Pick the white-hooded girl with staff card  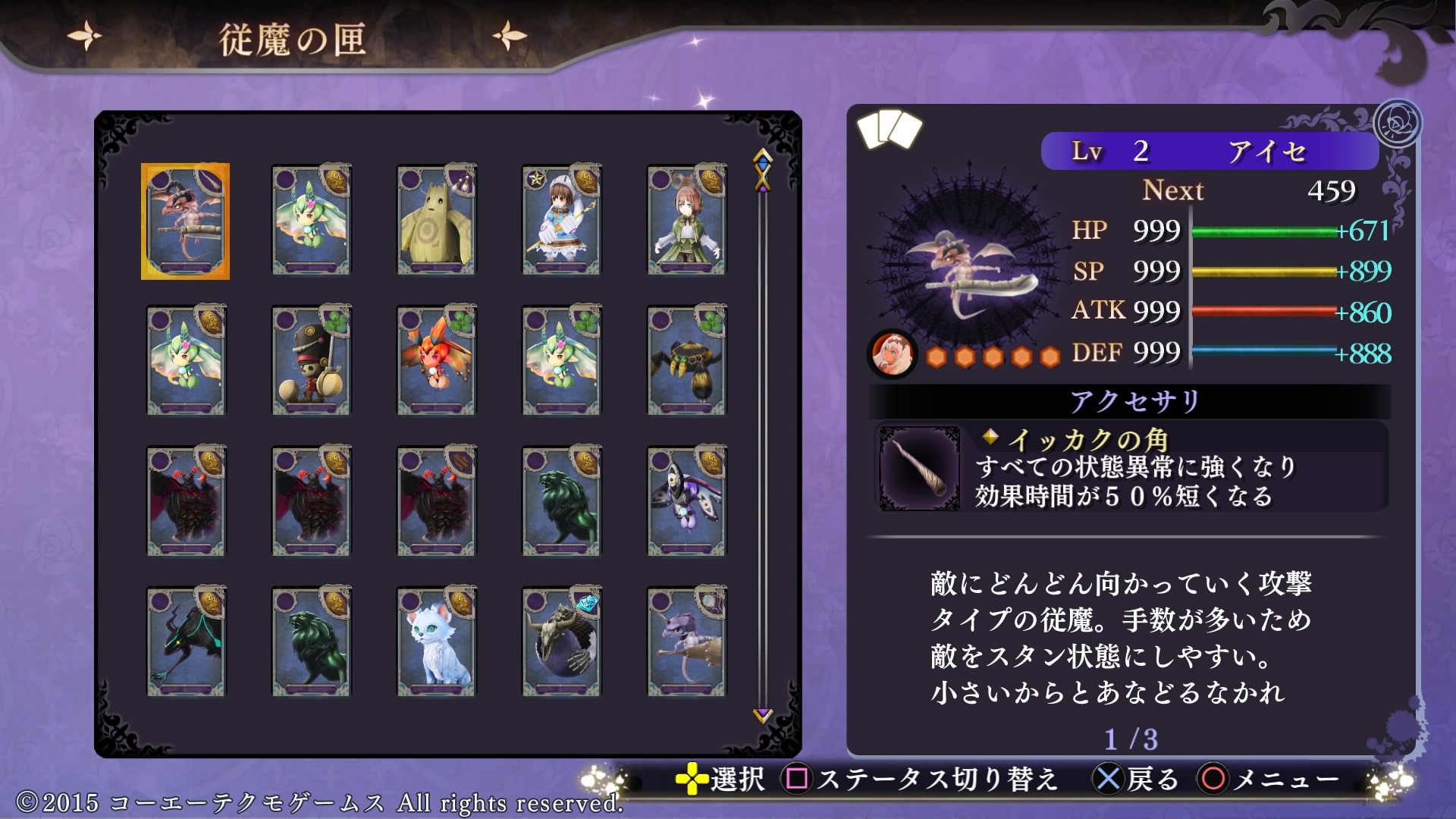(561, 221)
